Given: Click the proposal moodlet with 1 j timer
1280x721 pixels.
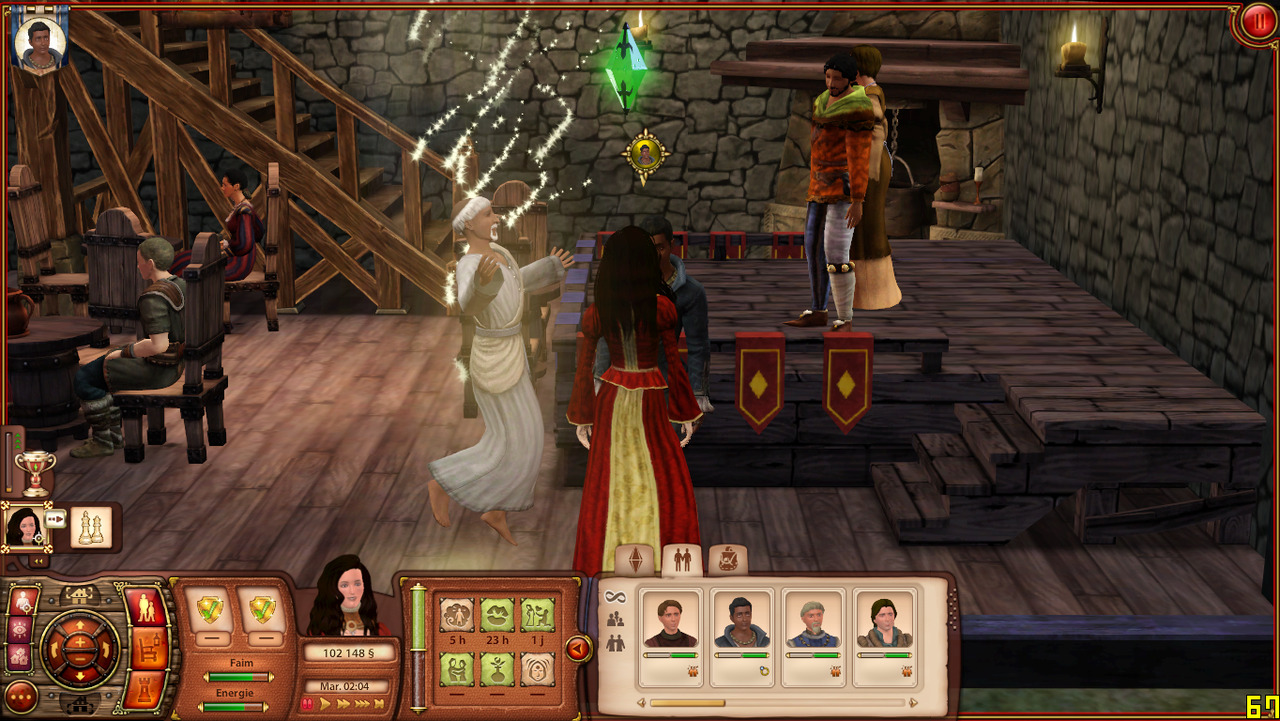Looking at the screenshot, I should tap(537, 615).
